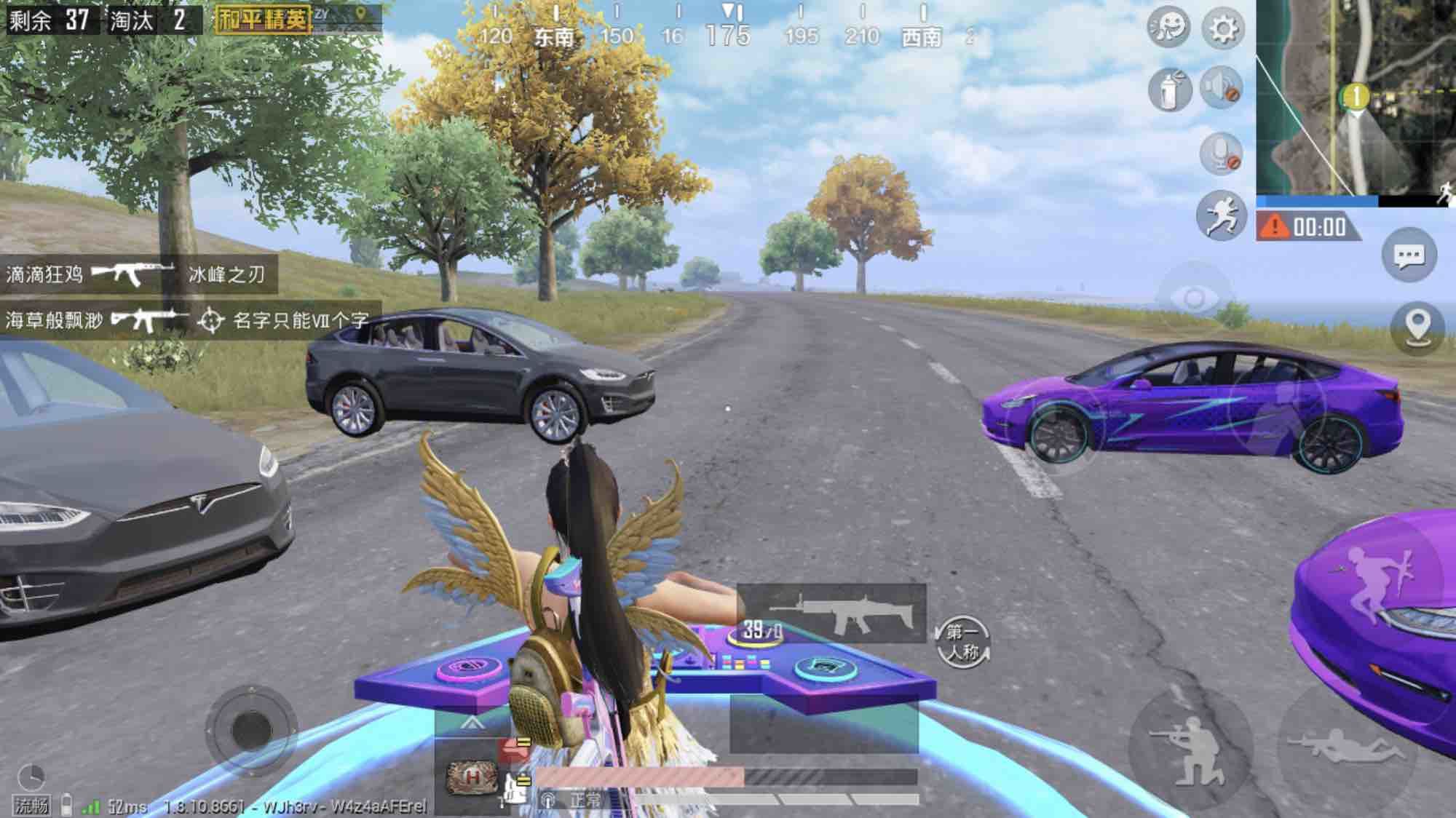The width and height of the screenshot is (1456, 818).
Task: Expand the minimap
Action: [1354, 98]
